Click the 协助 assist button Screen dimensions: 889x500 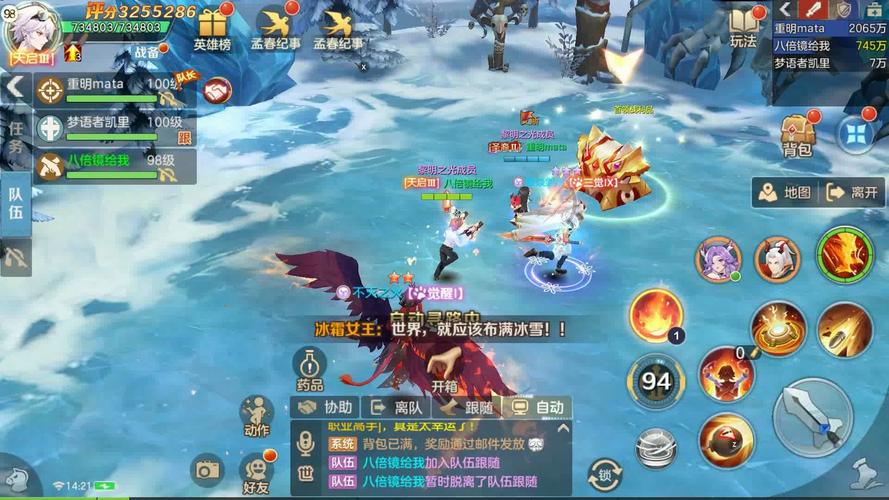(x=326, y=407)
